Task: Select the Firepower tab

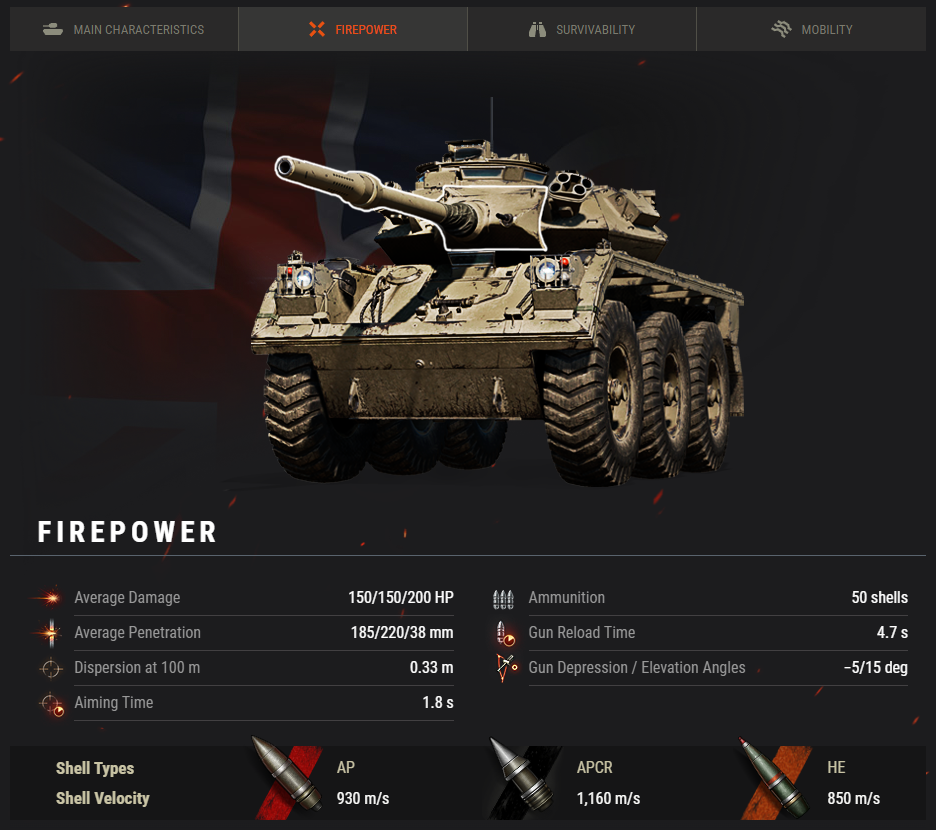Action: point(352,29)
